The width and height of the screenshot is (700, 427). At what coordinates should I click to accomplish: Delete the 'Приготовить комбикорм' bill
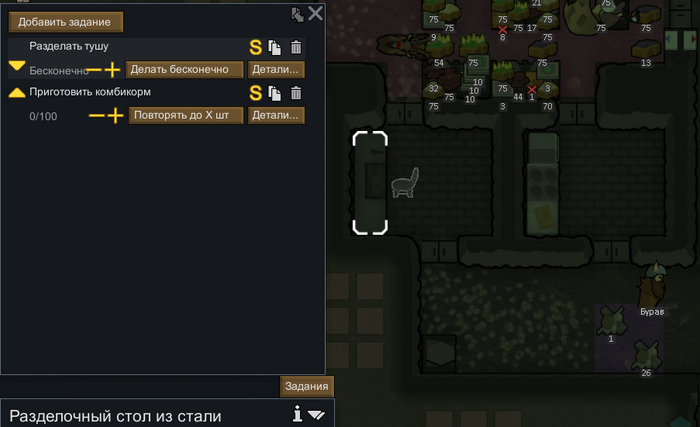[295, 93]
